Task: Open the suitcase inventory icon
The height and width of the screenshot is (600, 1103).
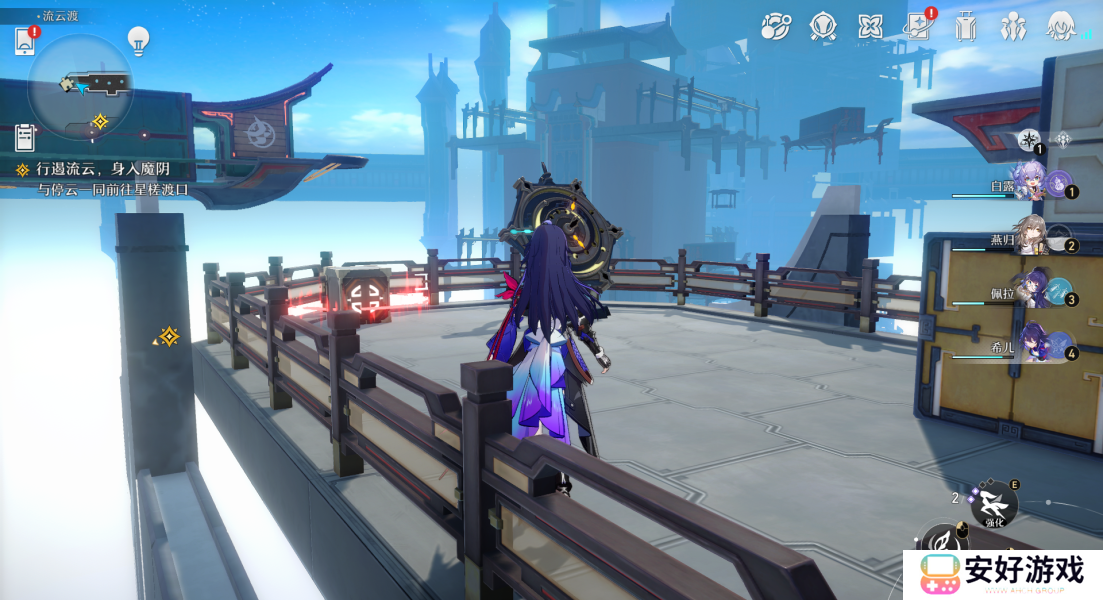Action: 965,27
